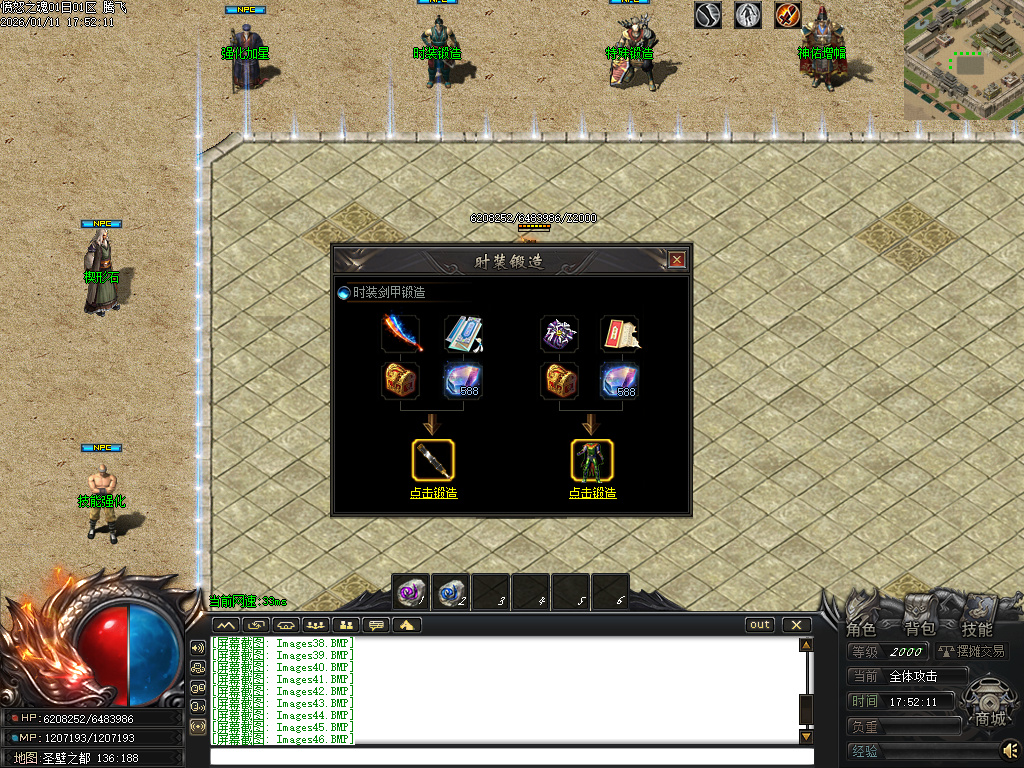Select the blue scroll material slot
Viewport: 1024px width, 768px height.
click(462, 334)
